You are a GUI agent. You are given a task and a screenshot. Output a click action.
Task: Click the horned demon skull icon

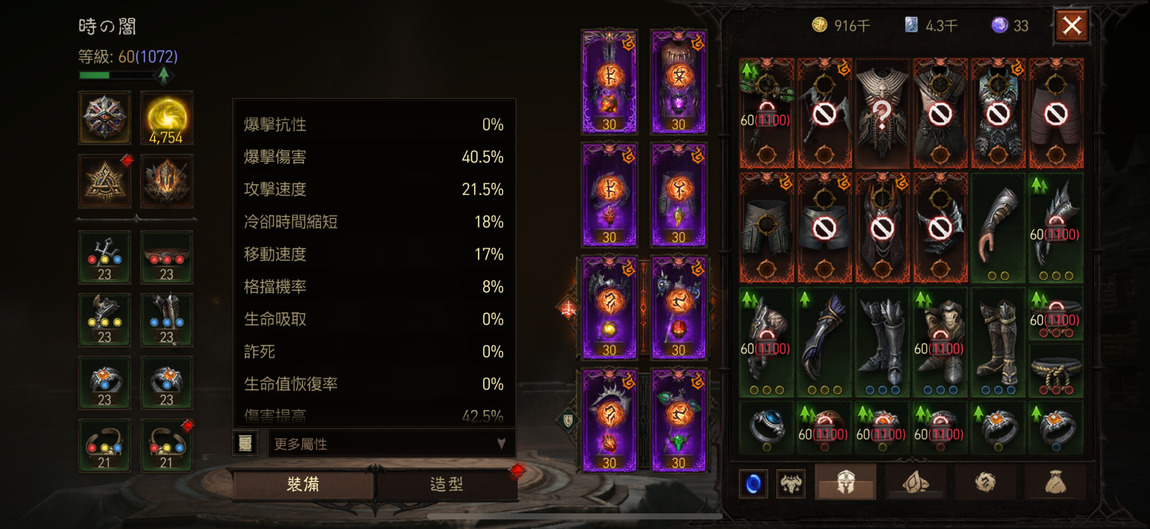point(791,483)
